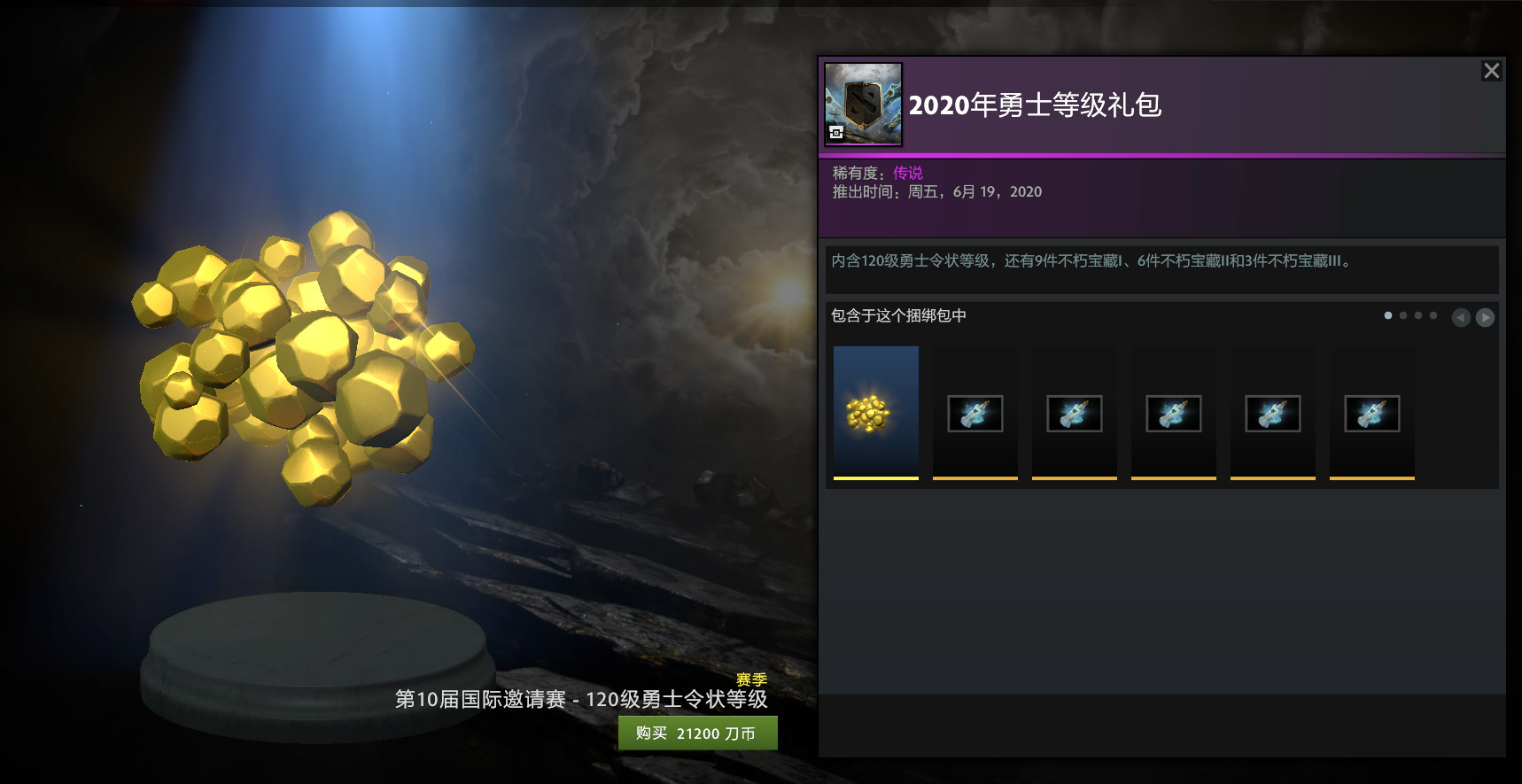This screenshot has height=784, width=1522.
Task: Click the carousel forward arrow
Action: click(1486, 316)
